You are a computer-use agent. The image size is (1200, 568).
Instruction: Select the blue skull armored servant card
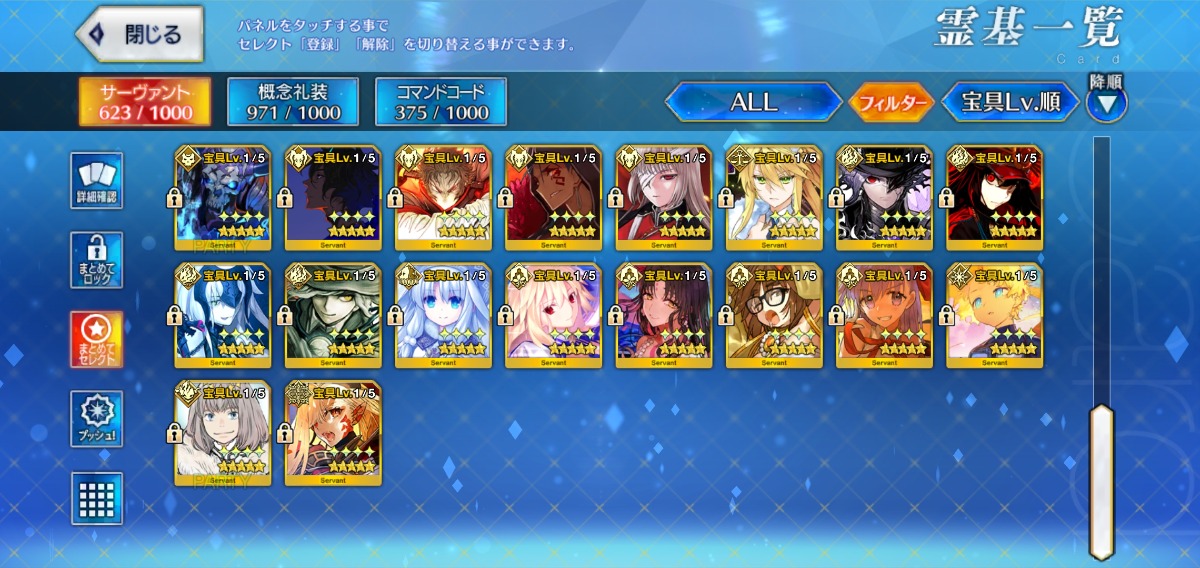[222, 197]
